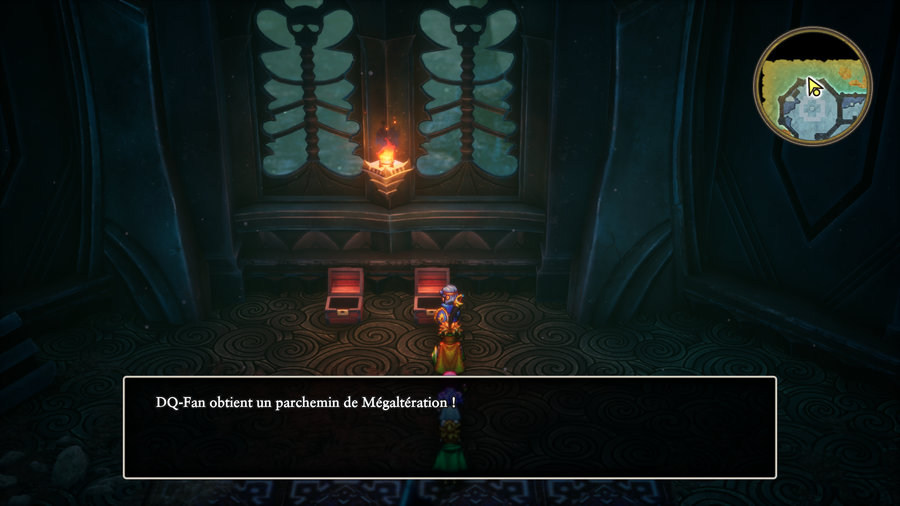Image resolution: width=900 pixels, height=506 pixels.
Task: Advance the parchemin de Mégaltération message box
Action: 449,427
